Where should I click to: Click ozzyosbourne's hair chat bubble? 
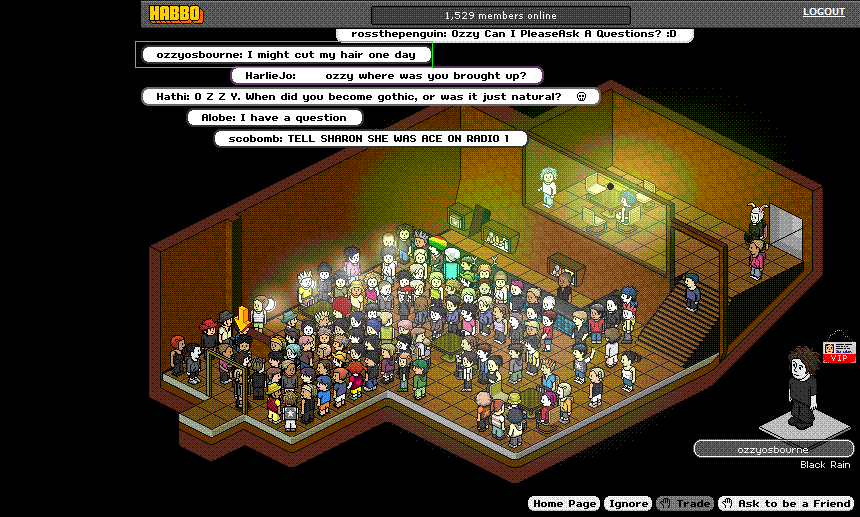[286, 54]
